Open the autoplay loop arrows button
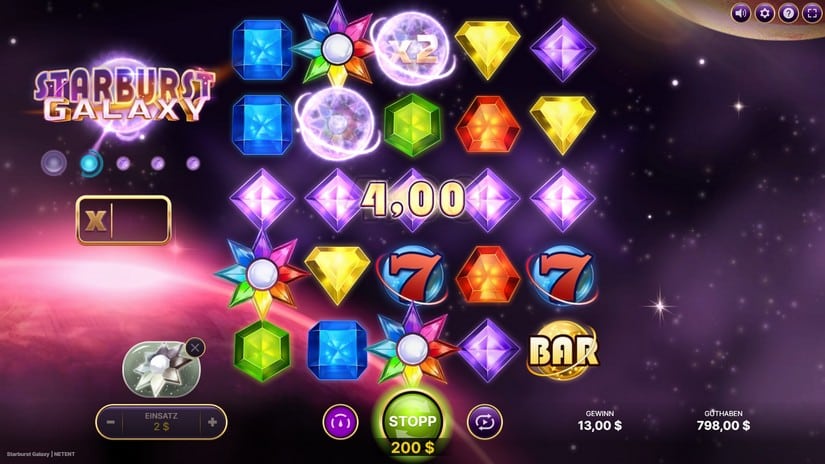The image size is (825, 464). point(483,422)
